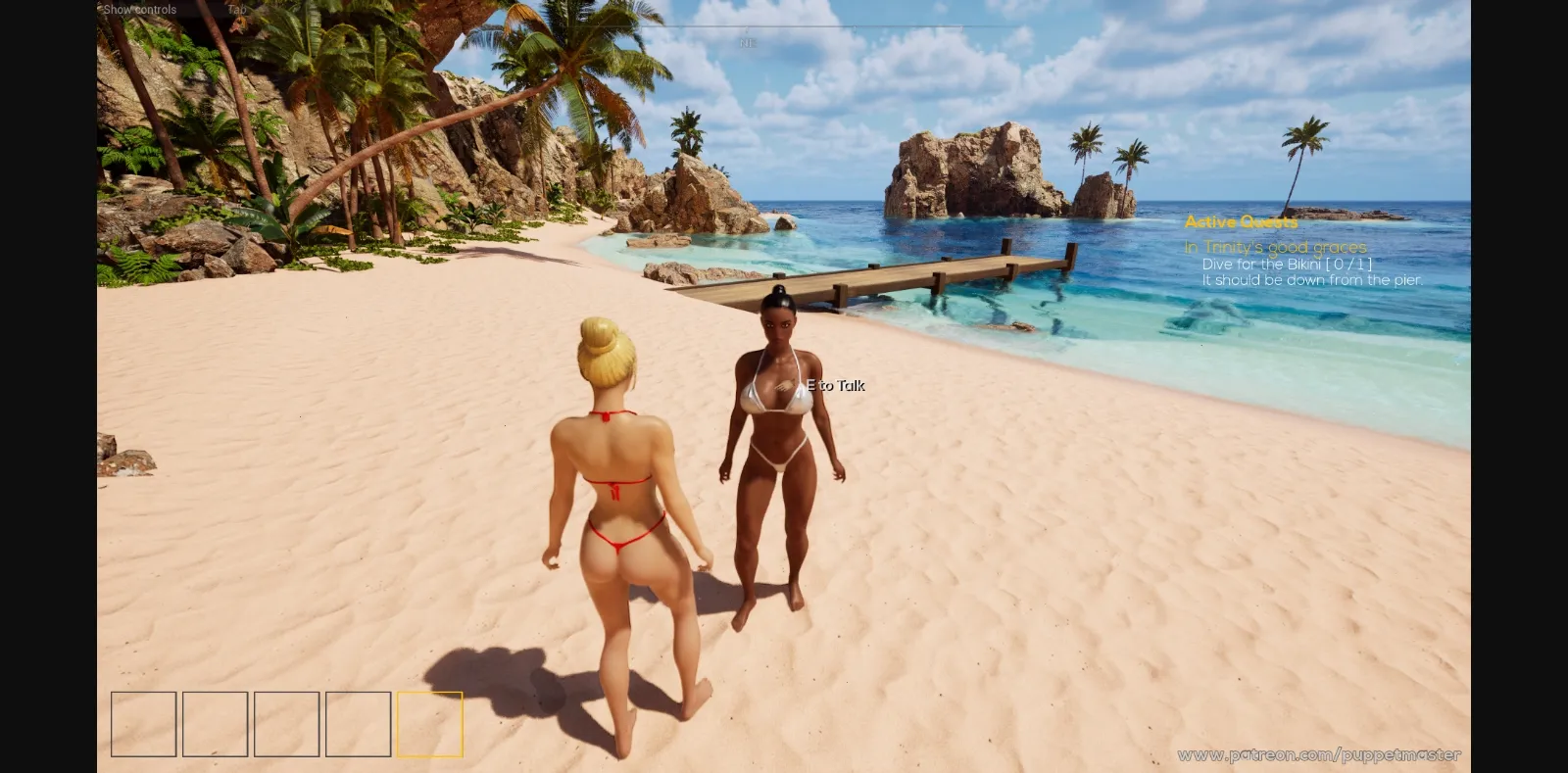Toggle the Tab control hint
The width and height of the screenshot is (1568, 773).
235,8
